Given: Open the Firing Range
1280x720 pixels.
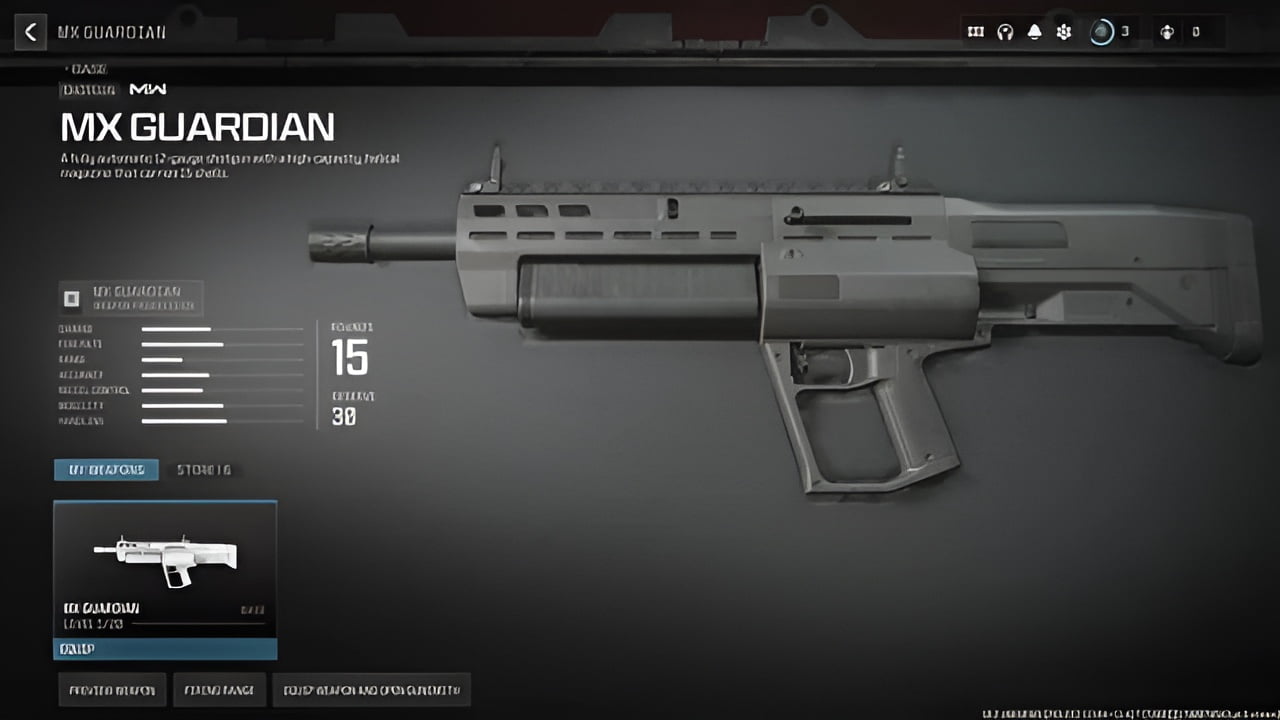Looking at the screenshot, I should [x=219, y=689].
